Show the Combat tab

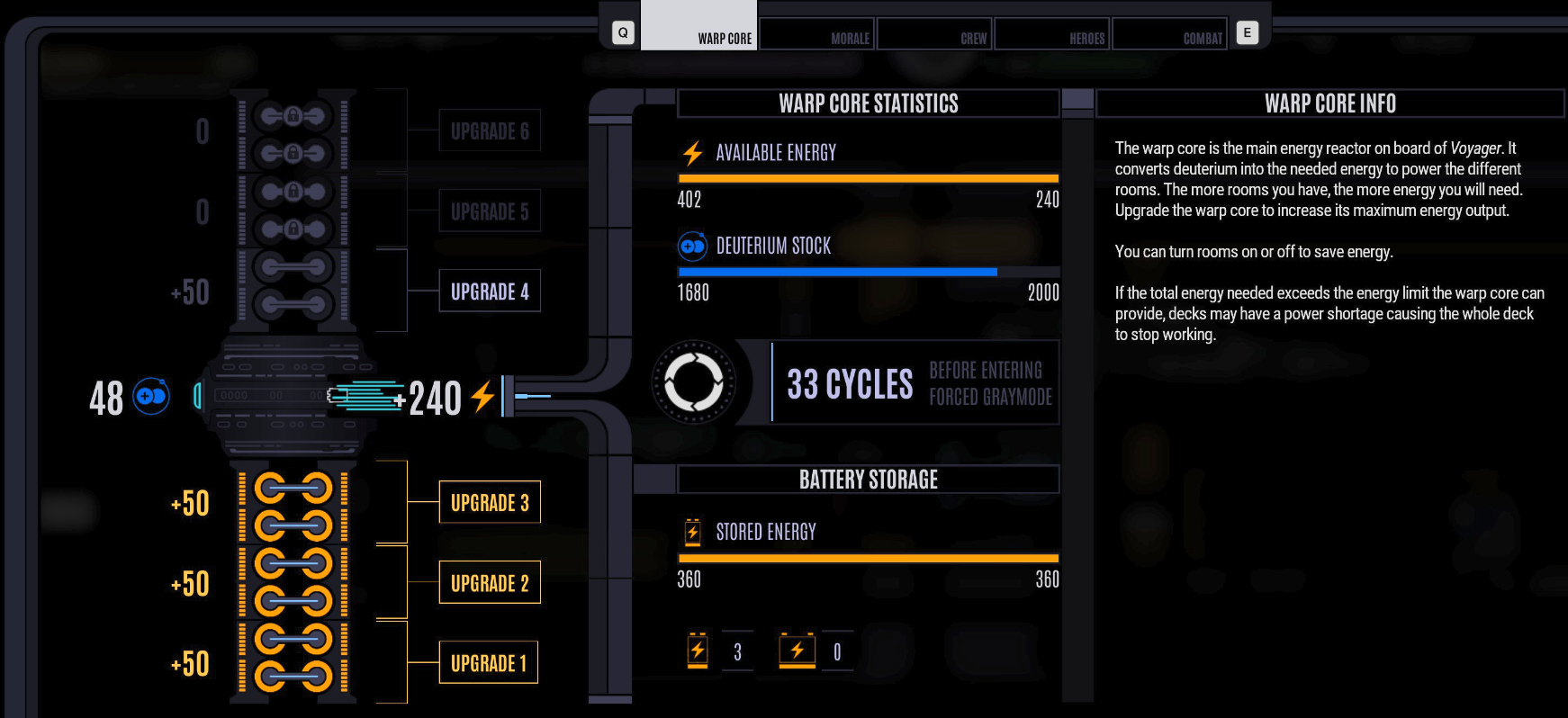click(1169, 34)
